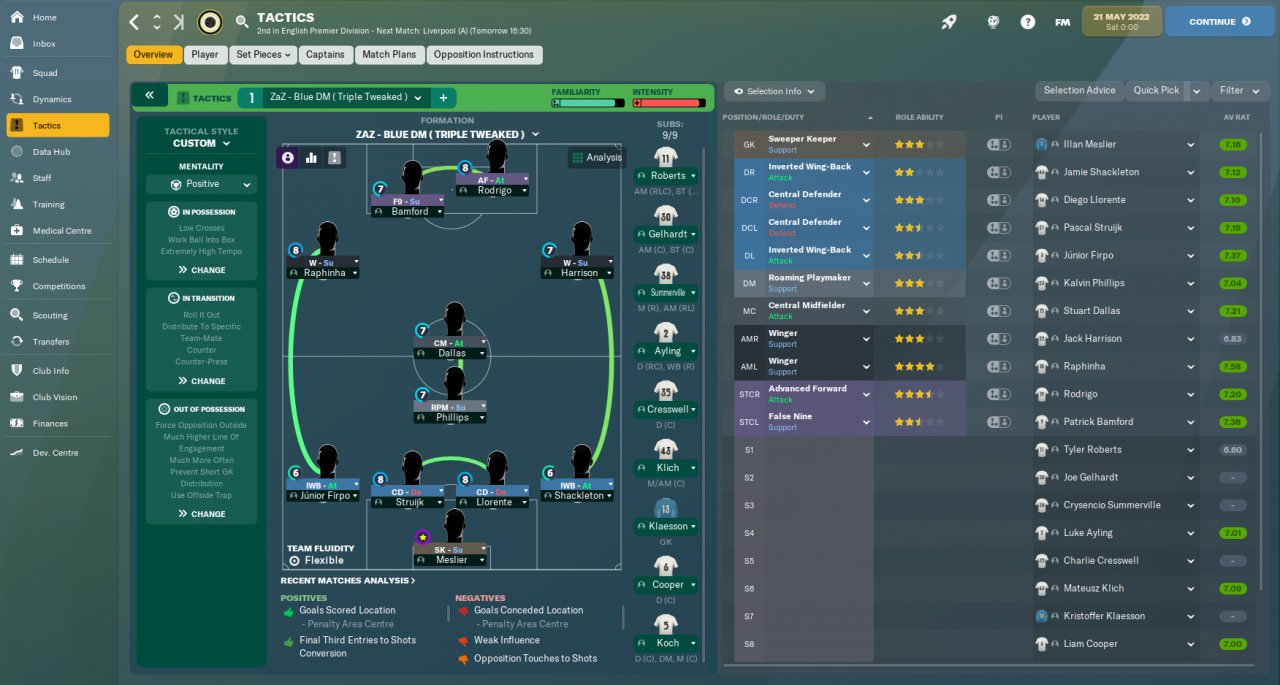This screenshot has width=1280, height=685.
Task: Open the Inbox screen
Action: [44, 44]
